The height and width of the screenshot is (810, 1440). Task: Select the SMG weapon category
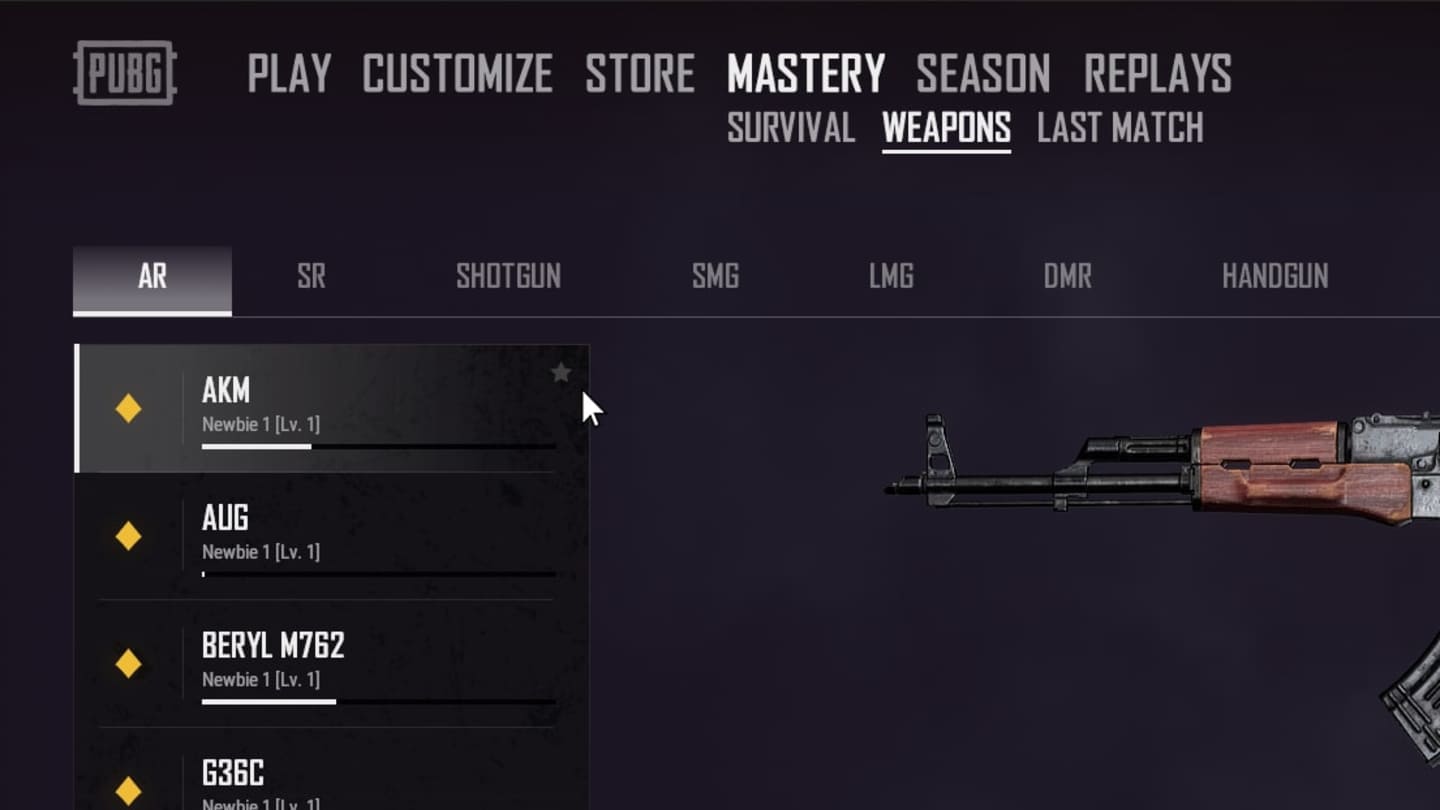pos(715,277)
